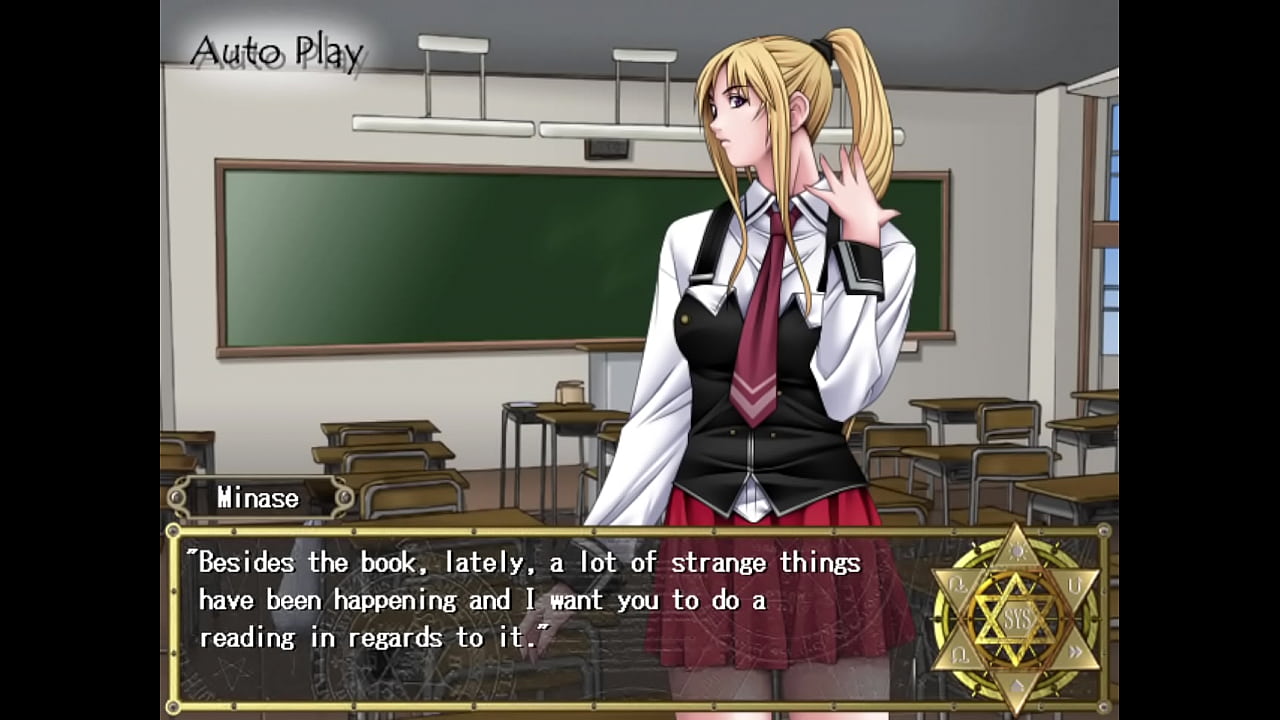Click the upper-left omega hook icon

pyautogui.click(x=959, y=584)
